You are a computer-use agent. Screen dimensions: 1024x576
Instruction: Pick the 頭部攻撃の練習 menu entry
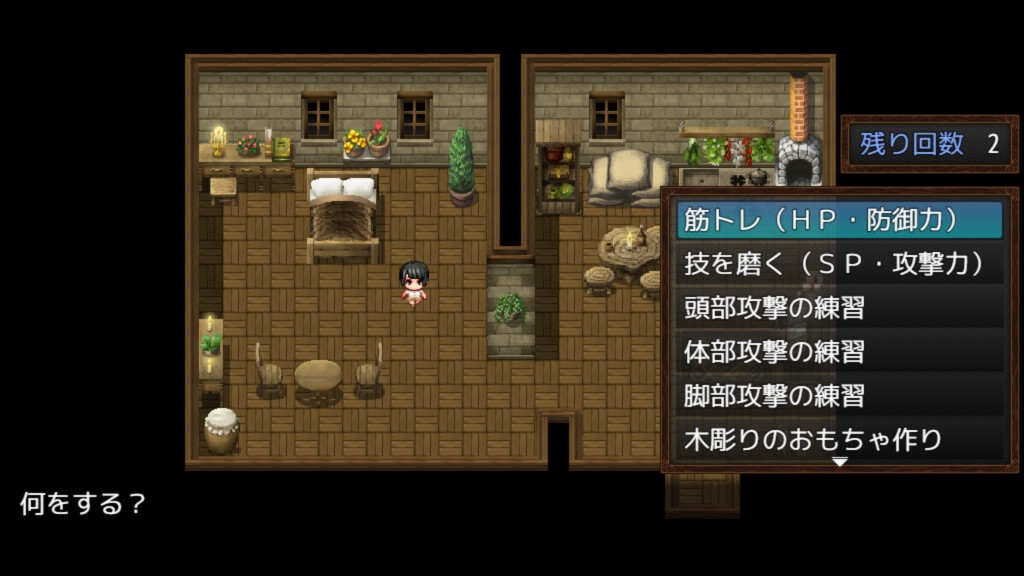839,308
